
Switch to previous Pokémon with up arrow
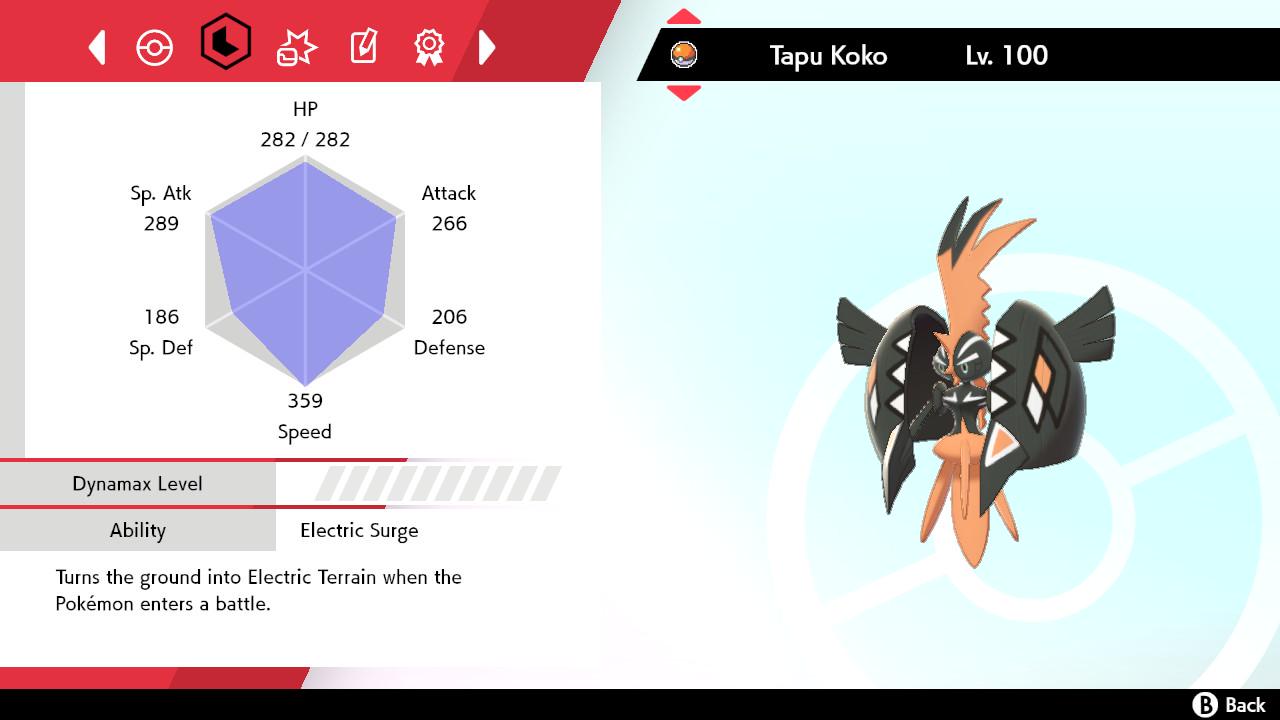click(x=684, y=17)
